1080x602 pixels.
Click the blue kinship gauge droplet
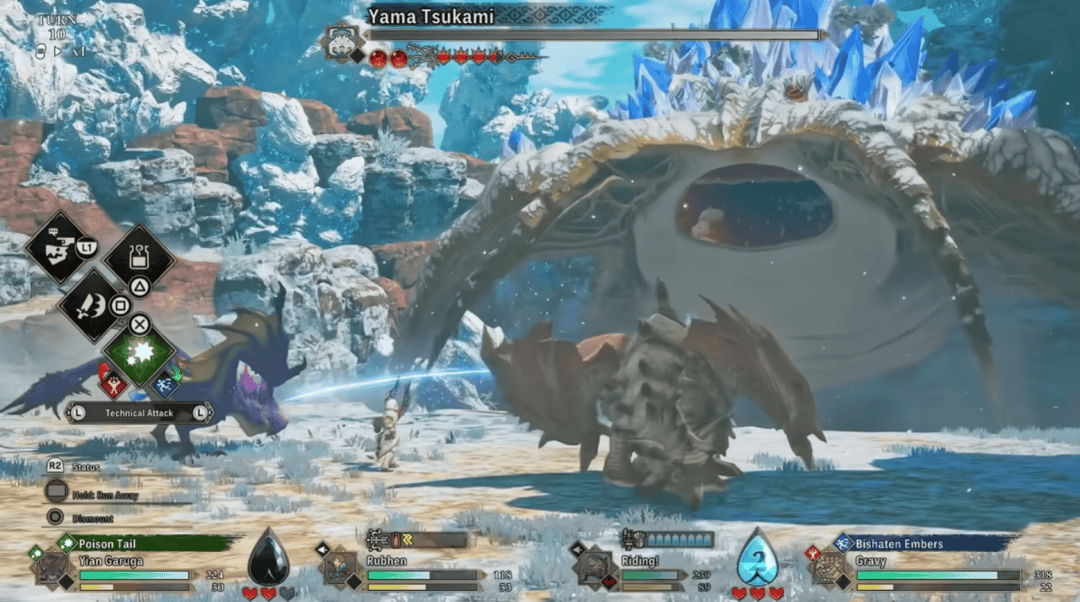coord(757,558)
